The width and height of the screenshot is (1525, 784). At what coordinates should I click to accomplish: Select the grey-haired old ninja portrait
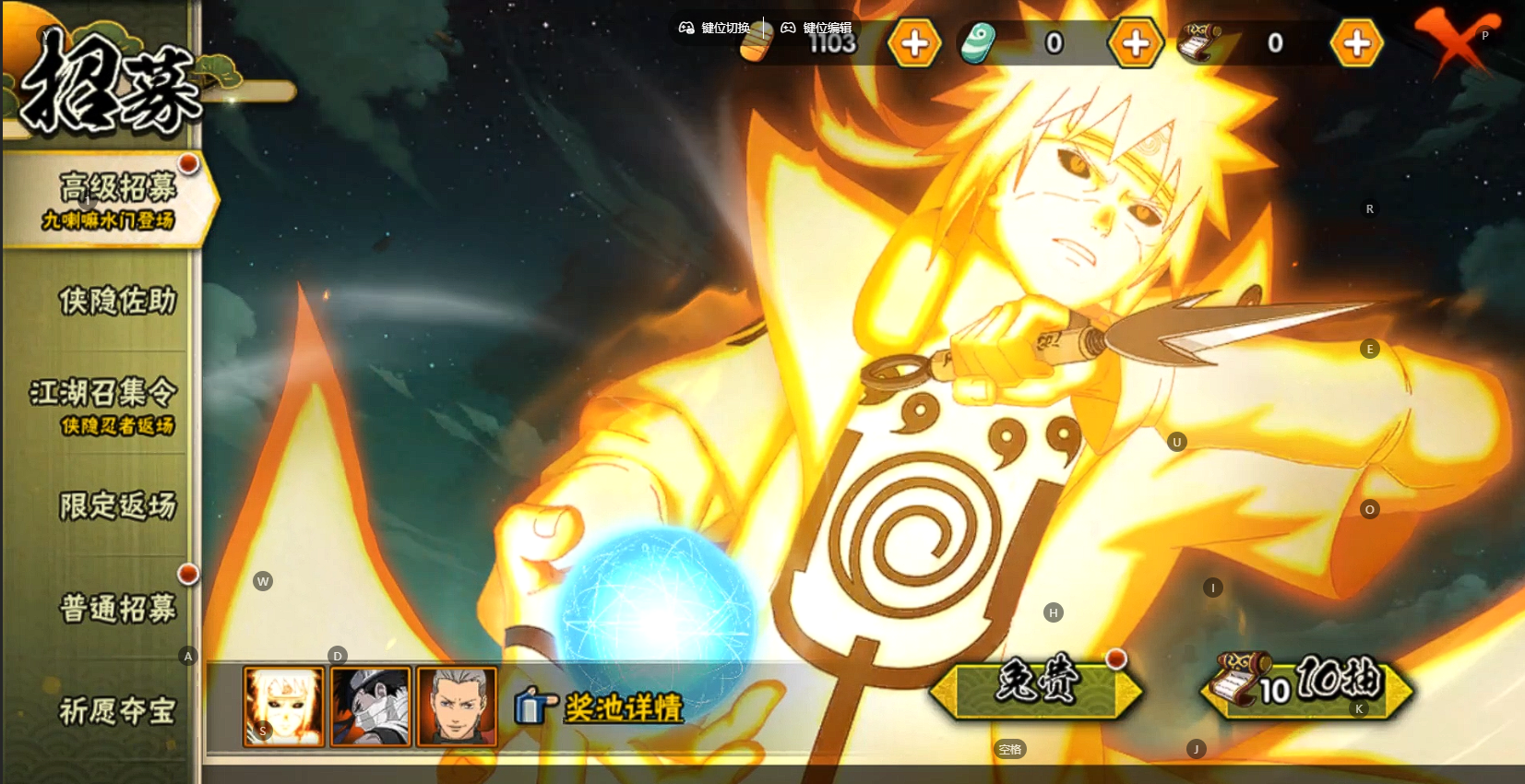[x=457, y=707]
